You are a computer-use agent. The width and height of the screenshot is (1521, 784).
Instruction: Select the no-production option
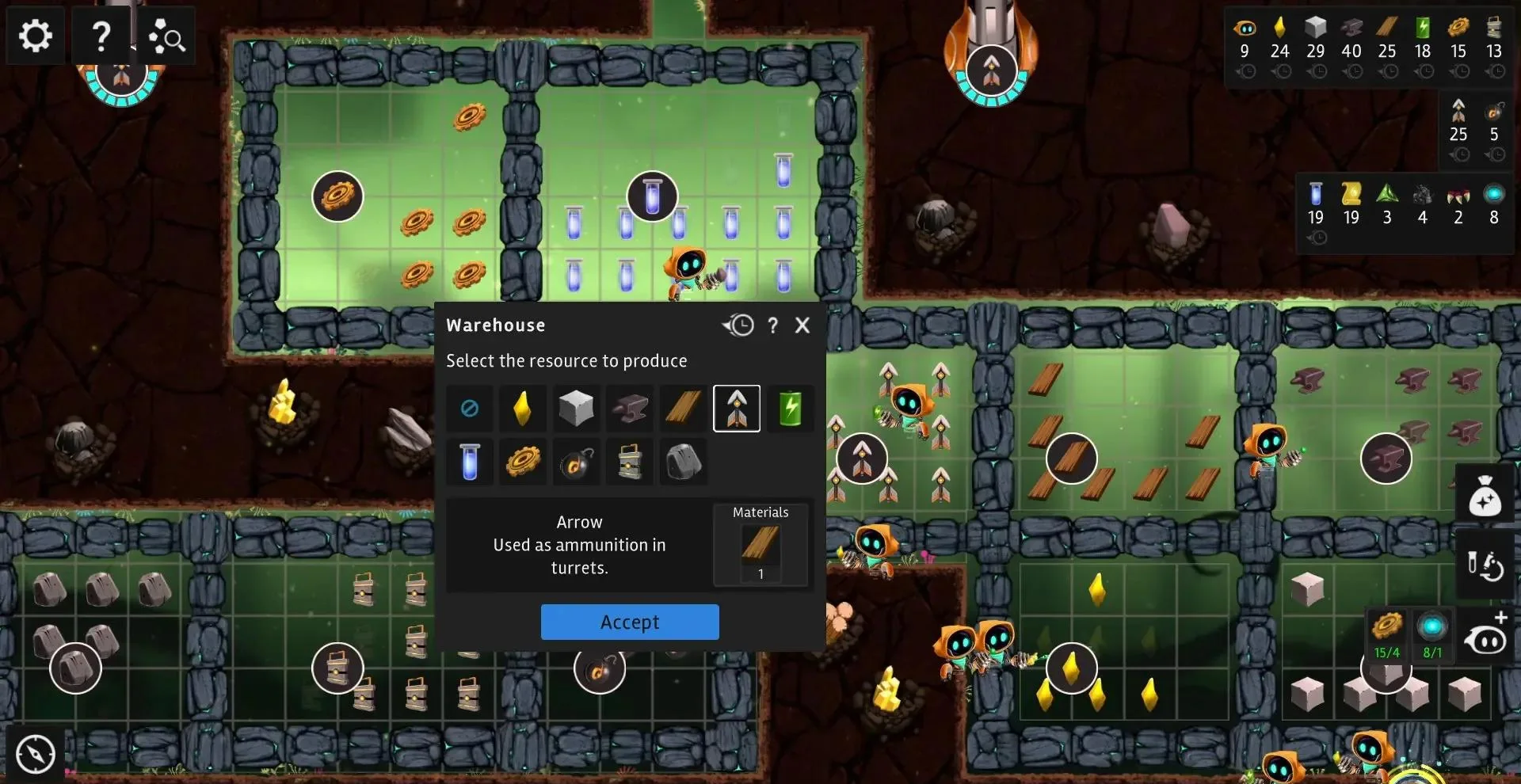[470, 409]
